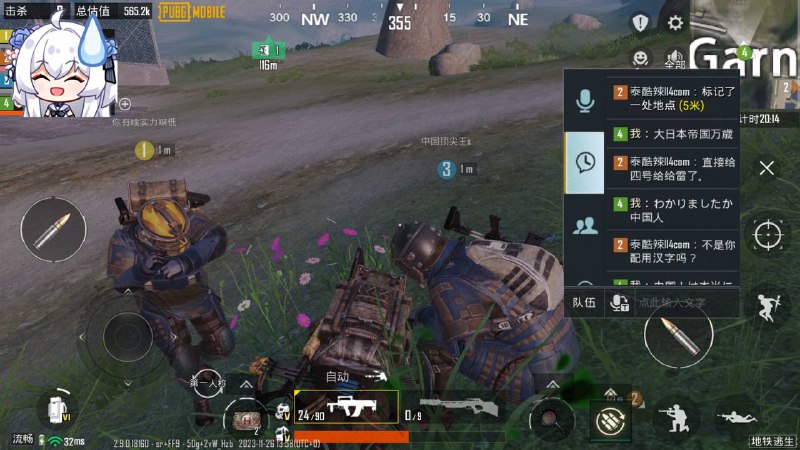Screen dimensions: 800x450
Task: Open the gear settings icon
Action: [x=676, y=23]
